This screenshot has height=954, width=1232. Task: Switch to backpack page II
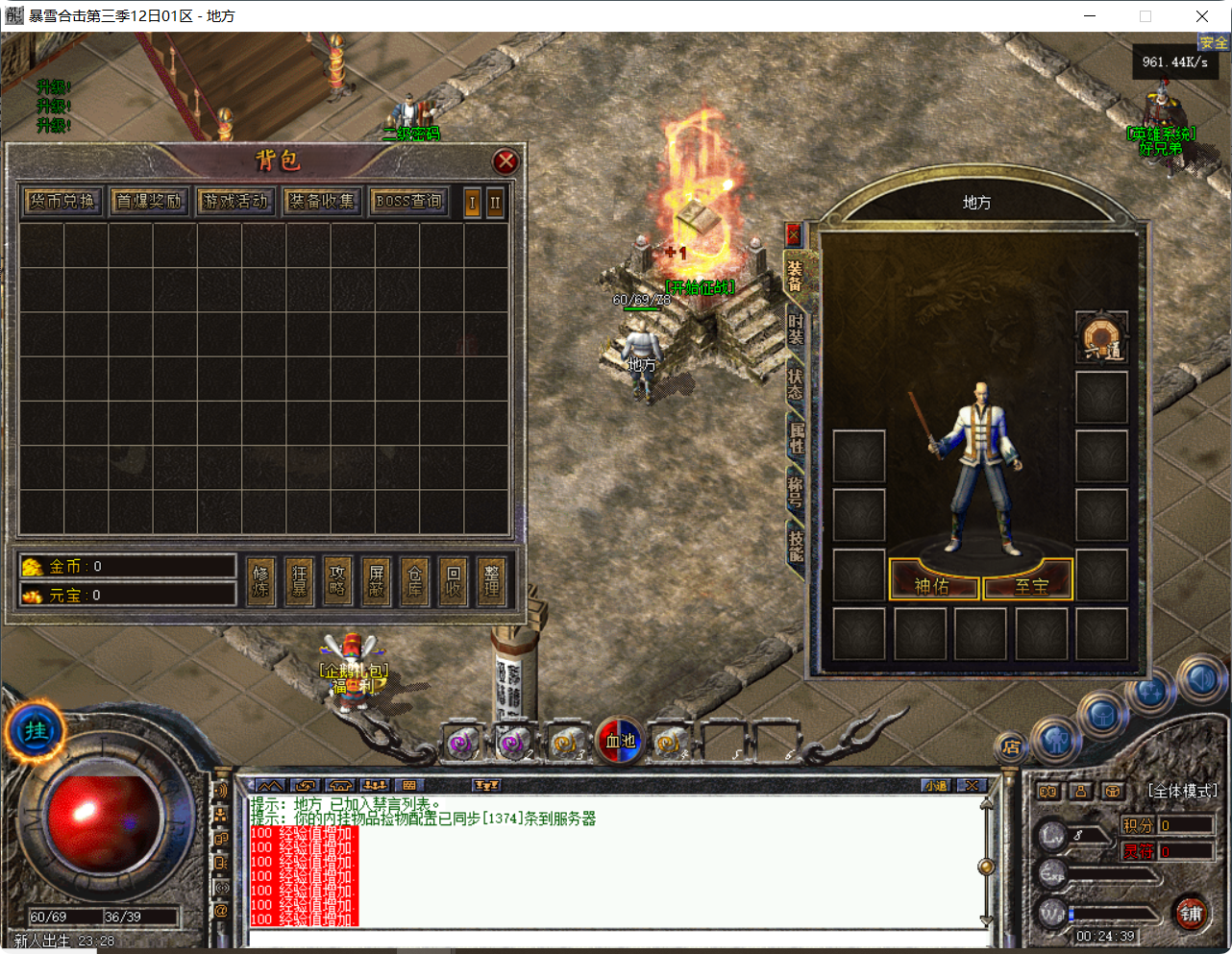coord(495,203)
